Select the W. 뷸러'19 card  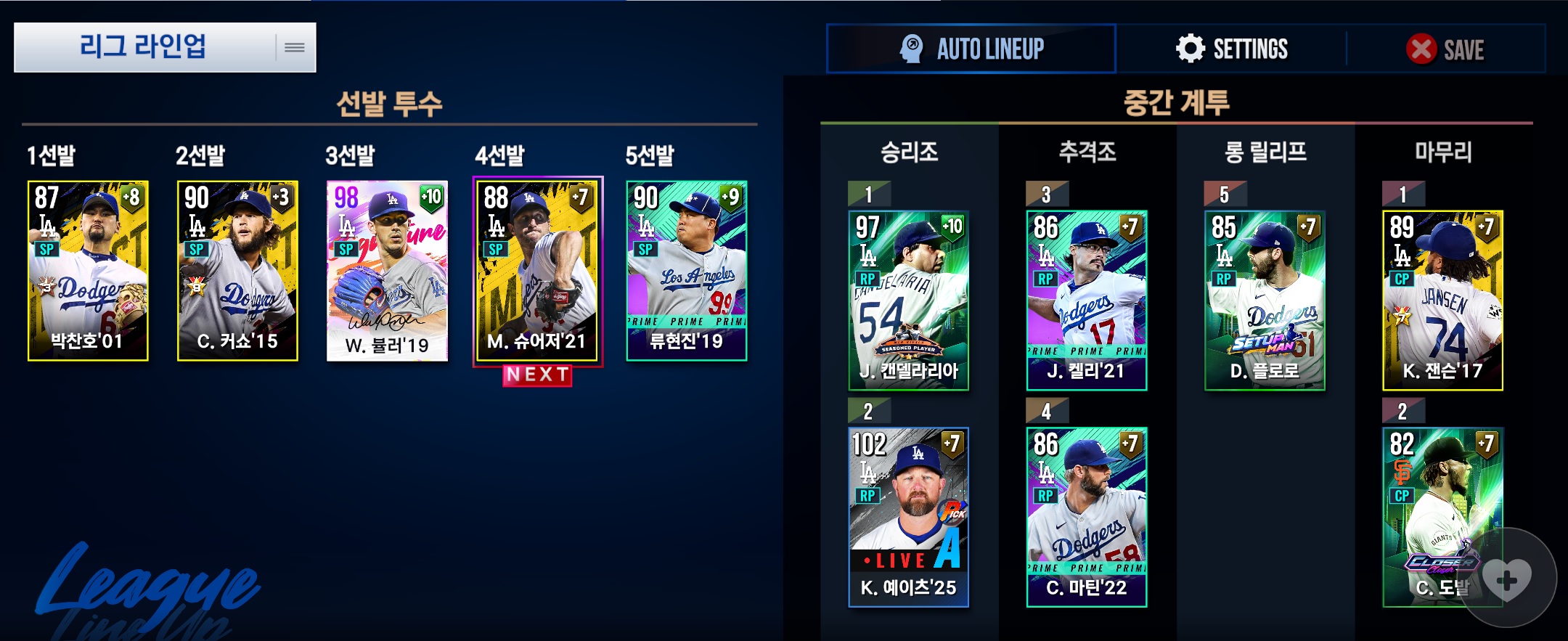point(387,270)
